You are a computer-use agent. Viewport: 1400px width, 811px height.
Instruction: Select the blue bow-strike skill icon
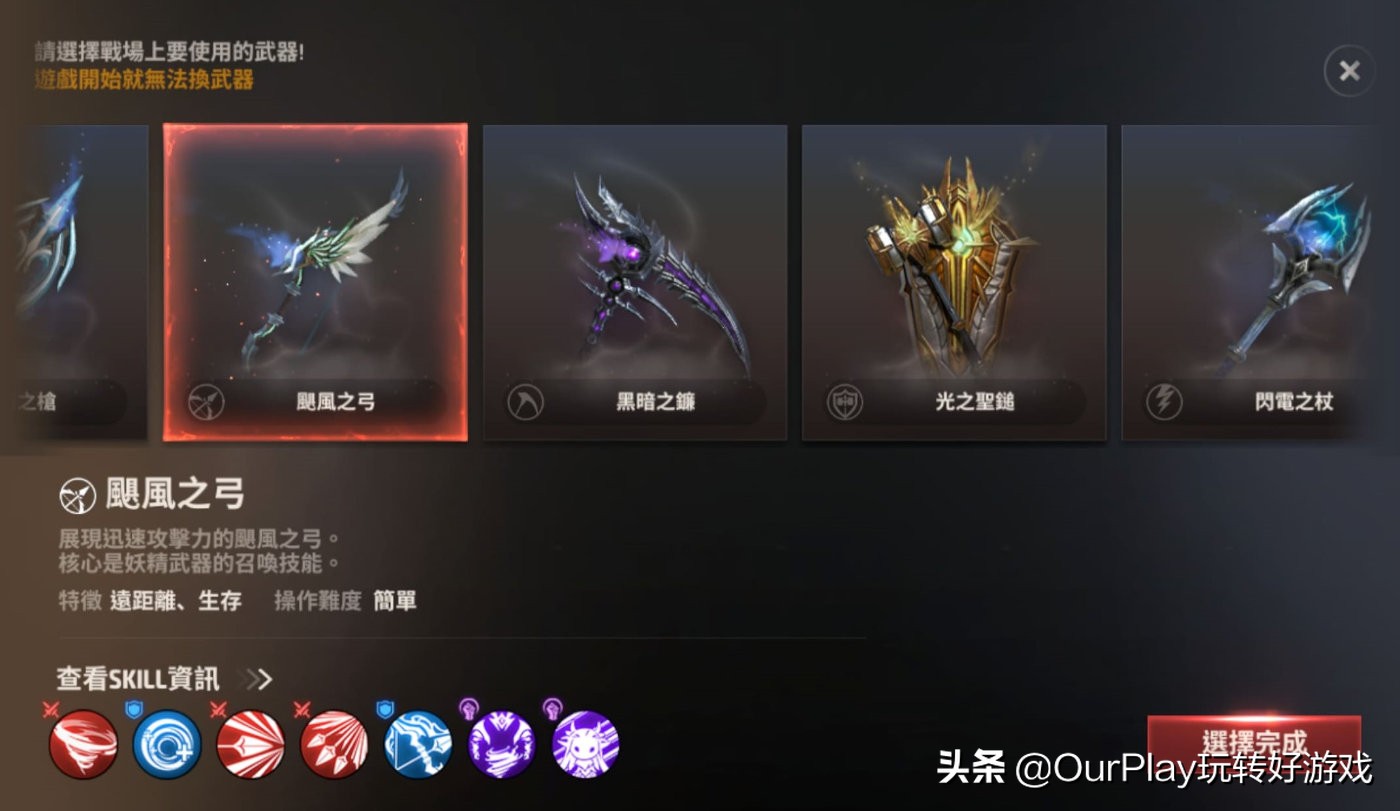(x=417, y=743)
